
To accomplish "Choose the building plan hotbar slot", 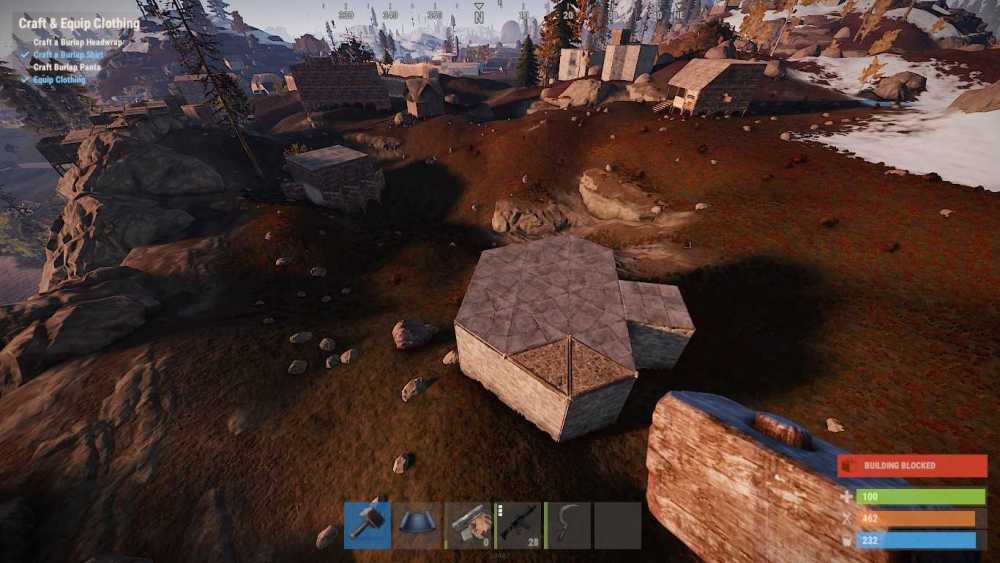I will pyautogui.click(x=468, y=525).
